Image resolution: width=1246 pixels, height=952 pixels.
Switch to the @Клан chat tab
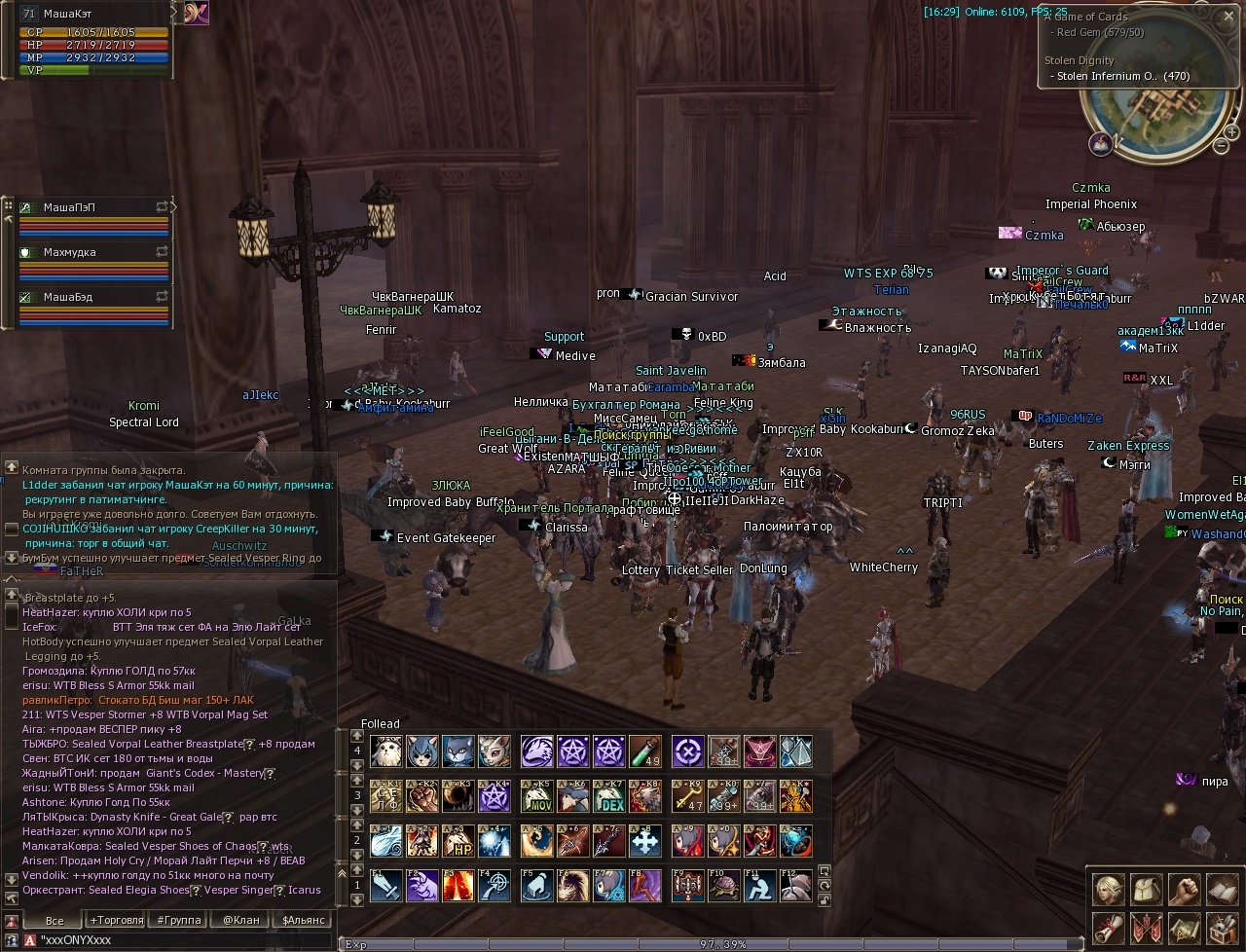pyautogui.click(x=241, y=920)
